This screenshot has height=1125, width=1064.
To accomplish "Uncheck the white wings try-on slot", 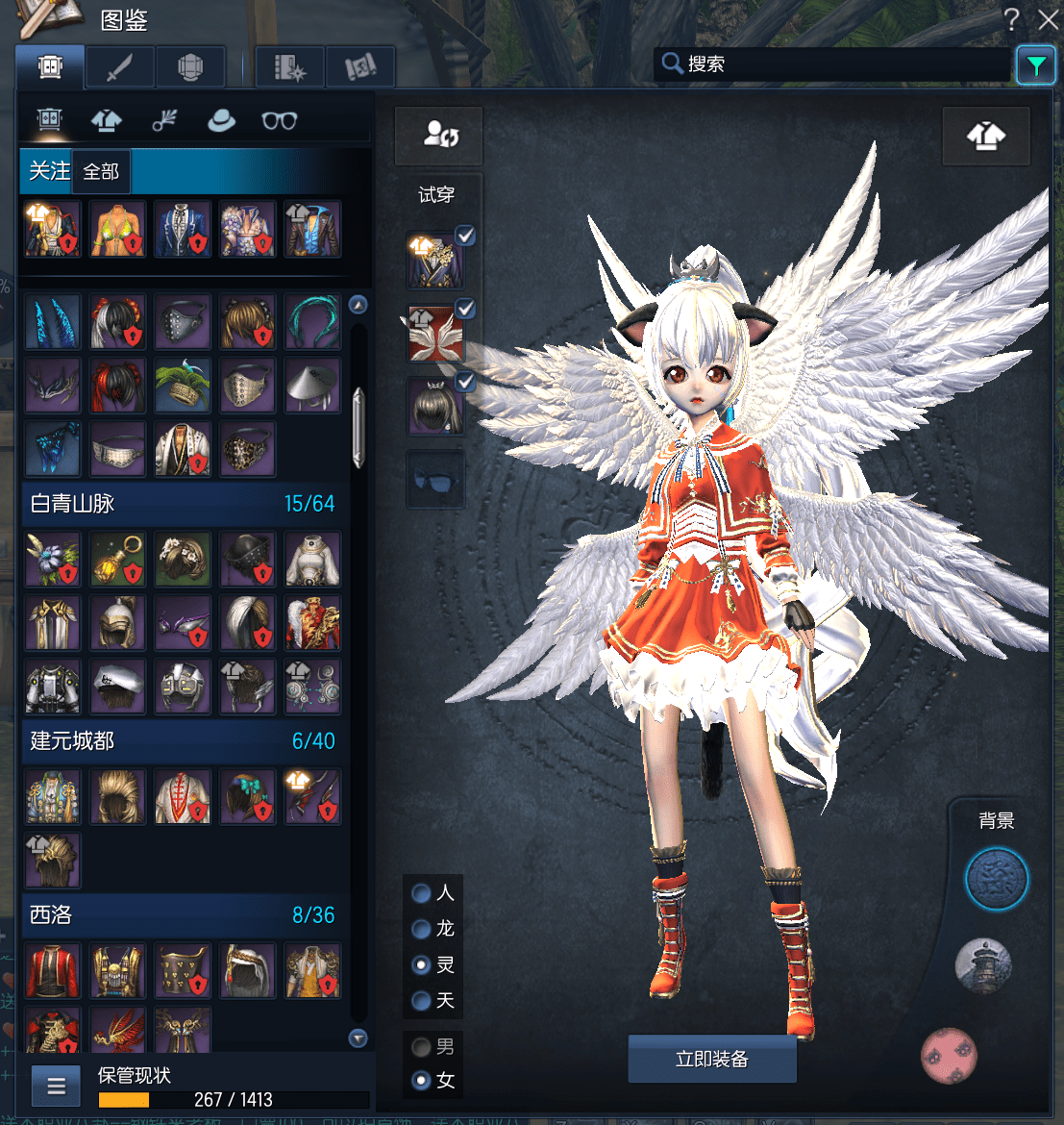I will (x=465, y=310).
